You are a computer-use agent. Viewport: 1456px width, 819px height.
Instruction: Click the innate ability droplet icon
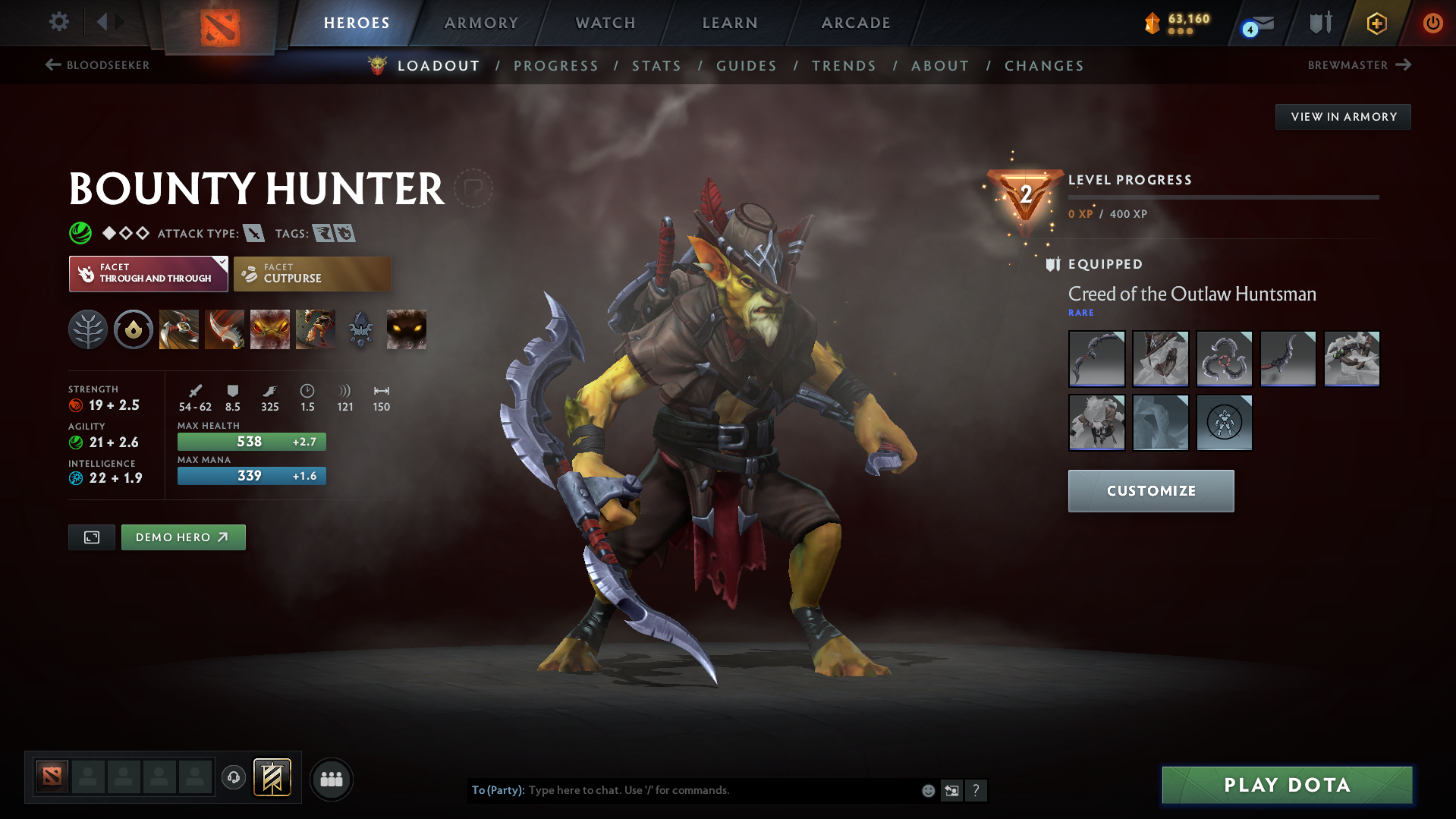[x=134, y=329]
